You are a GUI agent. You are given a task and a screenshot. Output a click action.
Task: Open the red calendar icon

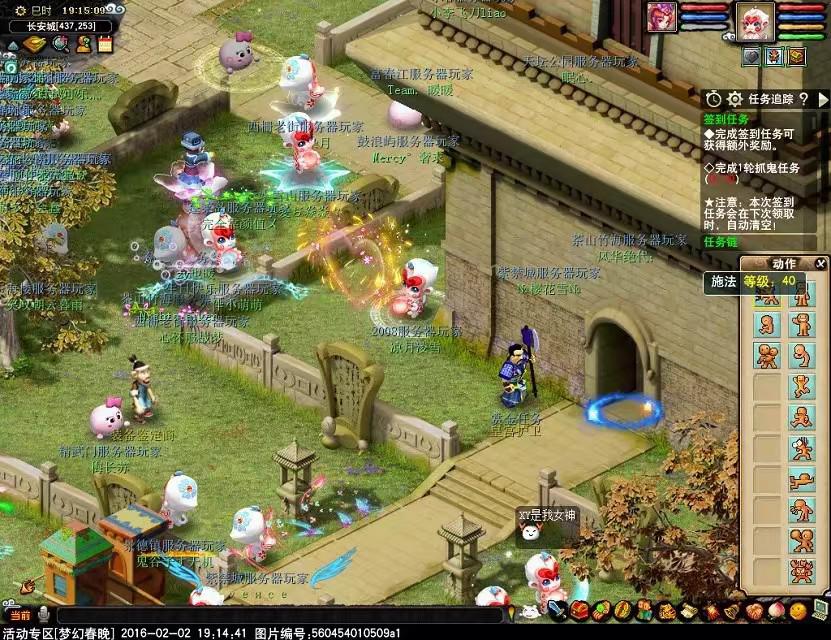pyautogui.click(x=105, y=44)
